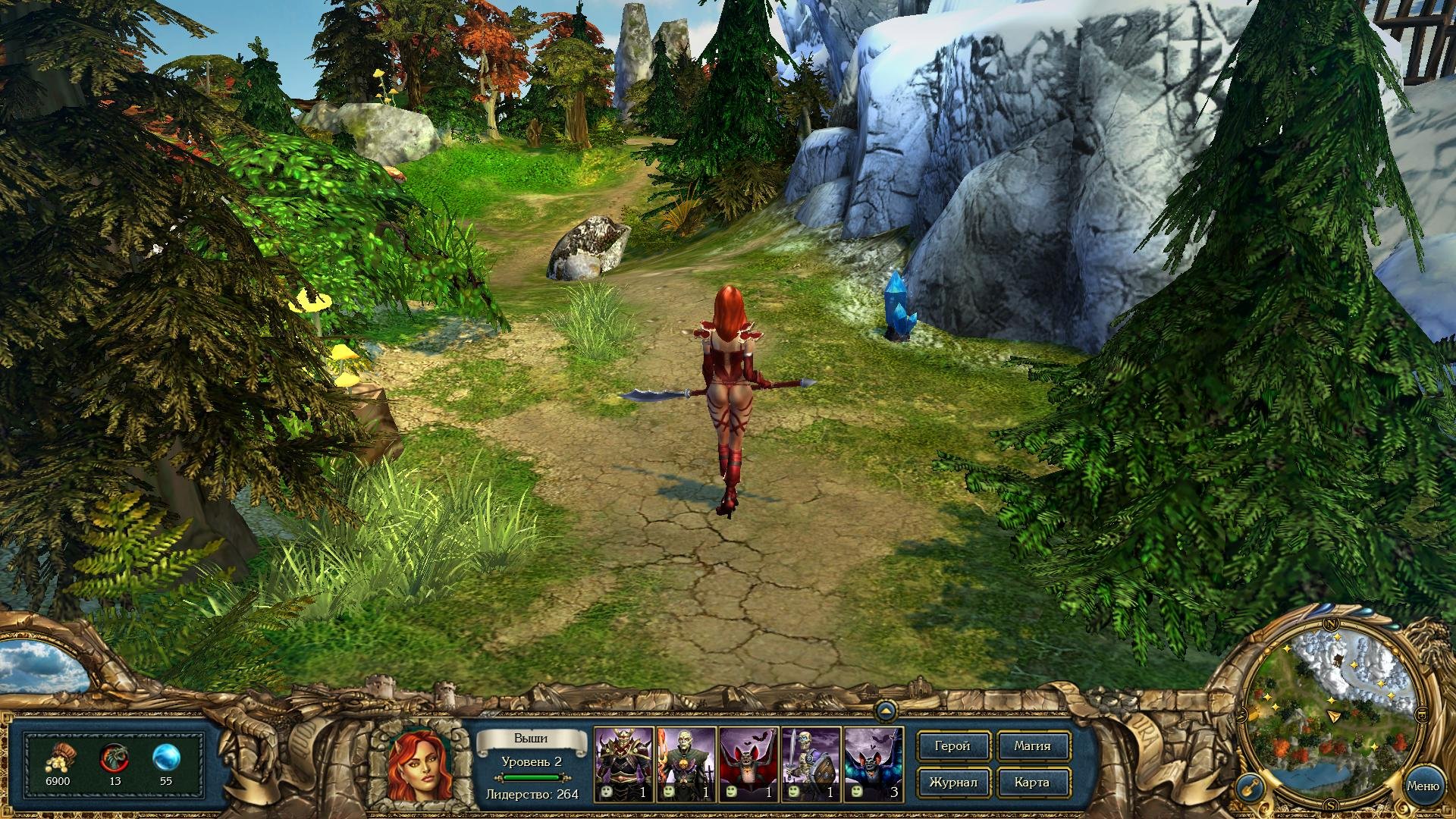This screenshot has height=819, width=1456.
Task: Open the Магия spellbook
Action: pos(1032,746)
